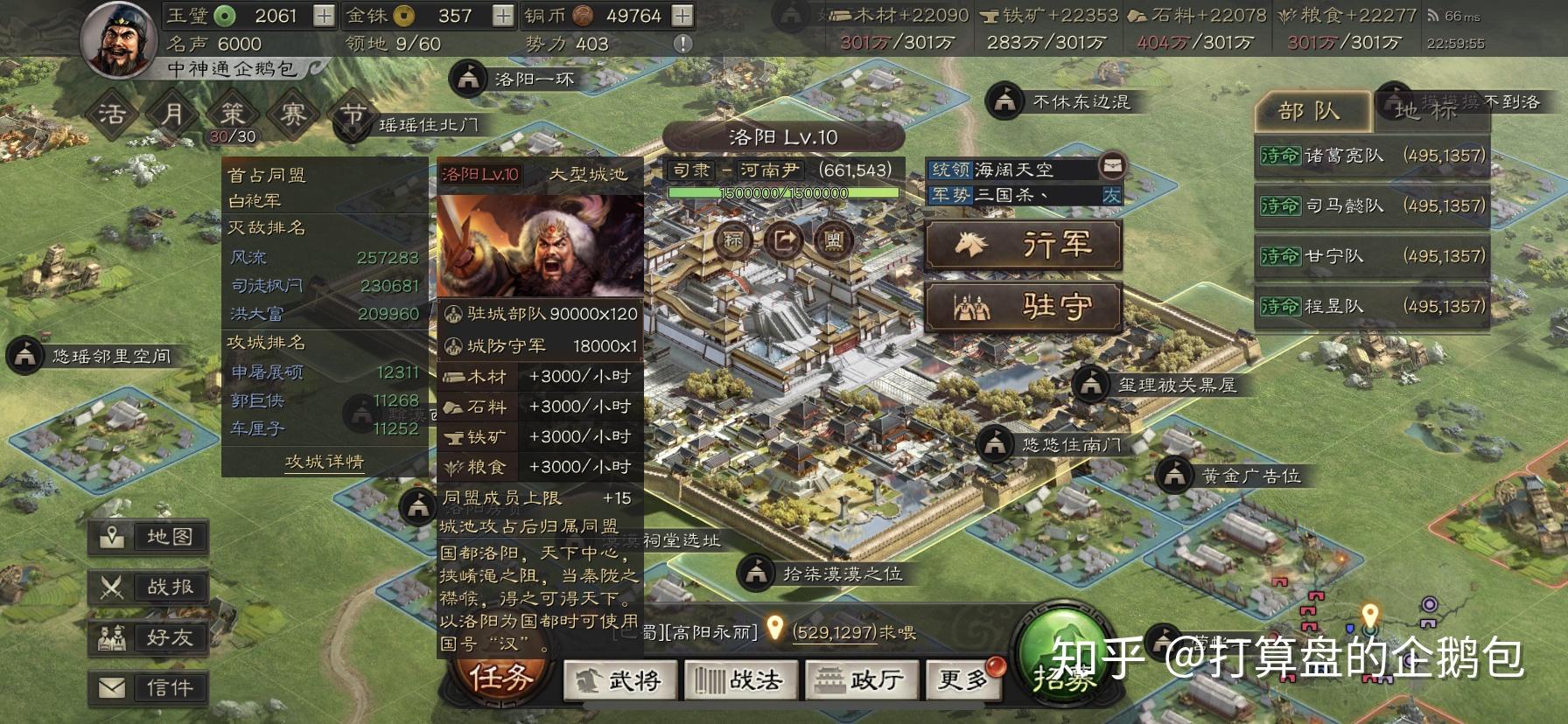Open the 信件 mail inbox
Viewport: 1568px width, 724px height.
pos(147,687)
